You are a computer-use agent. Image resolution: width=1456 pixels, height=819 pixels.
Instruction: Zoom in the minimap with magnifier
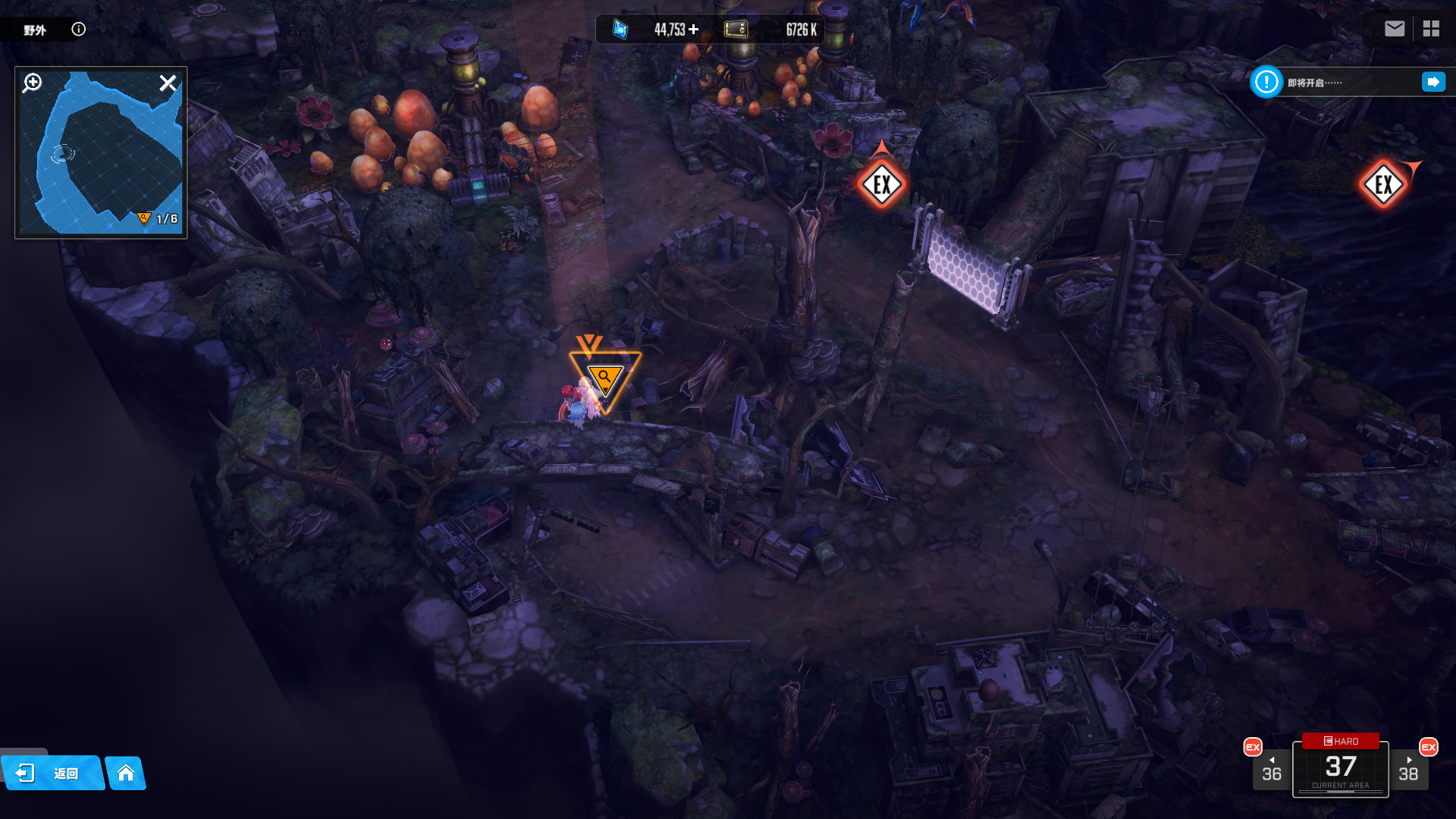click(33, 83)
